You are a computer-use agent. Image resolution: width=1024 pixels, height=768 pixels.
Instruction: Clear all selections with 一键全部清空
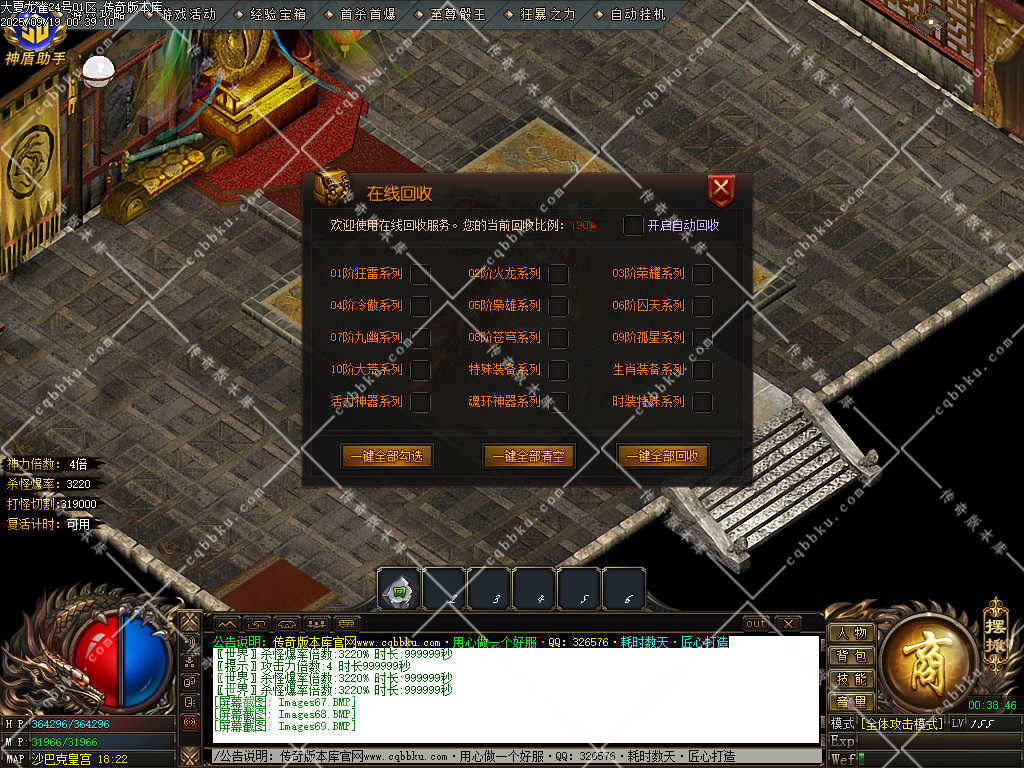[x=529, y=456]
